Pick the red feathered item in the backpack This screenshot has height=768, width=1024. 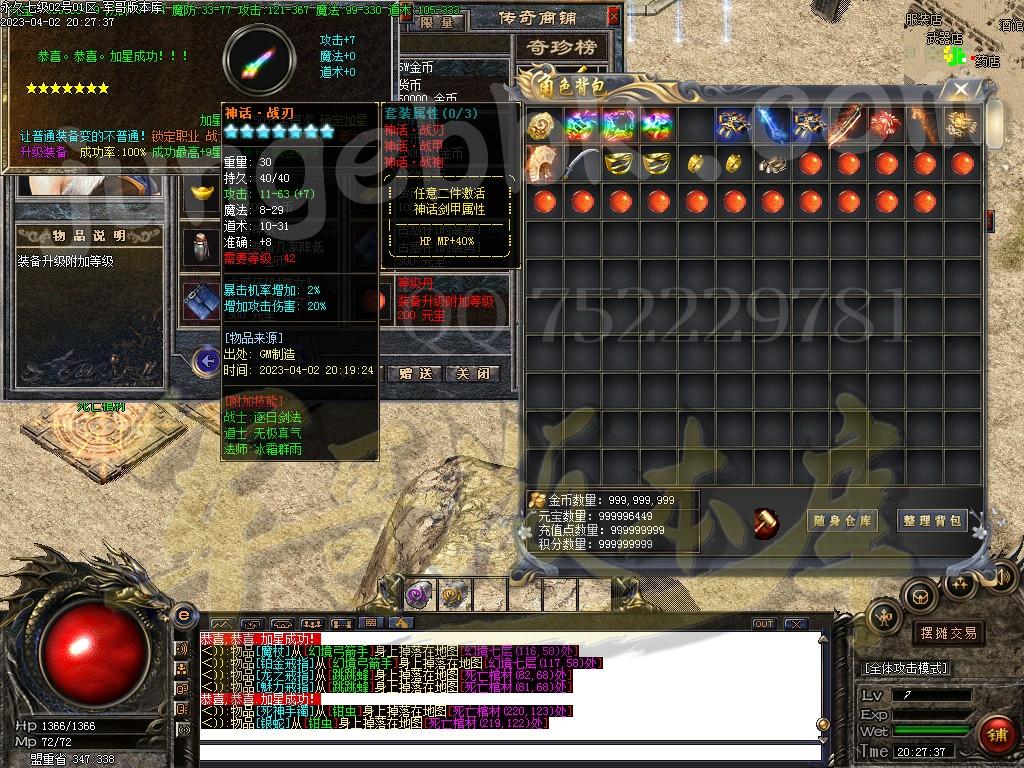click(x=885, y=125)
